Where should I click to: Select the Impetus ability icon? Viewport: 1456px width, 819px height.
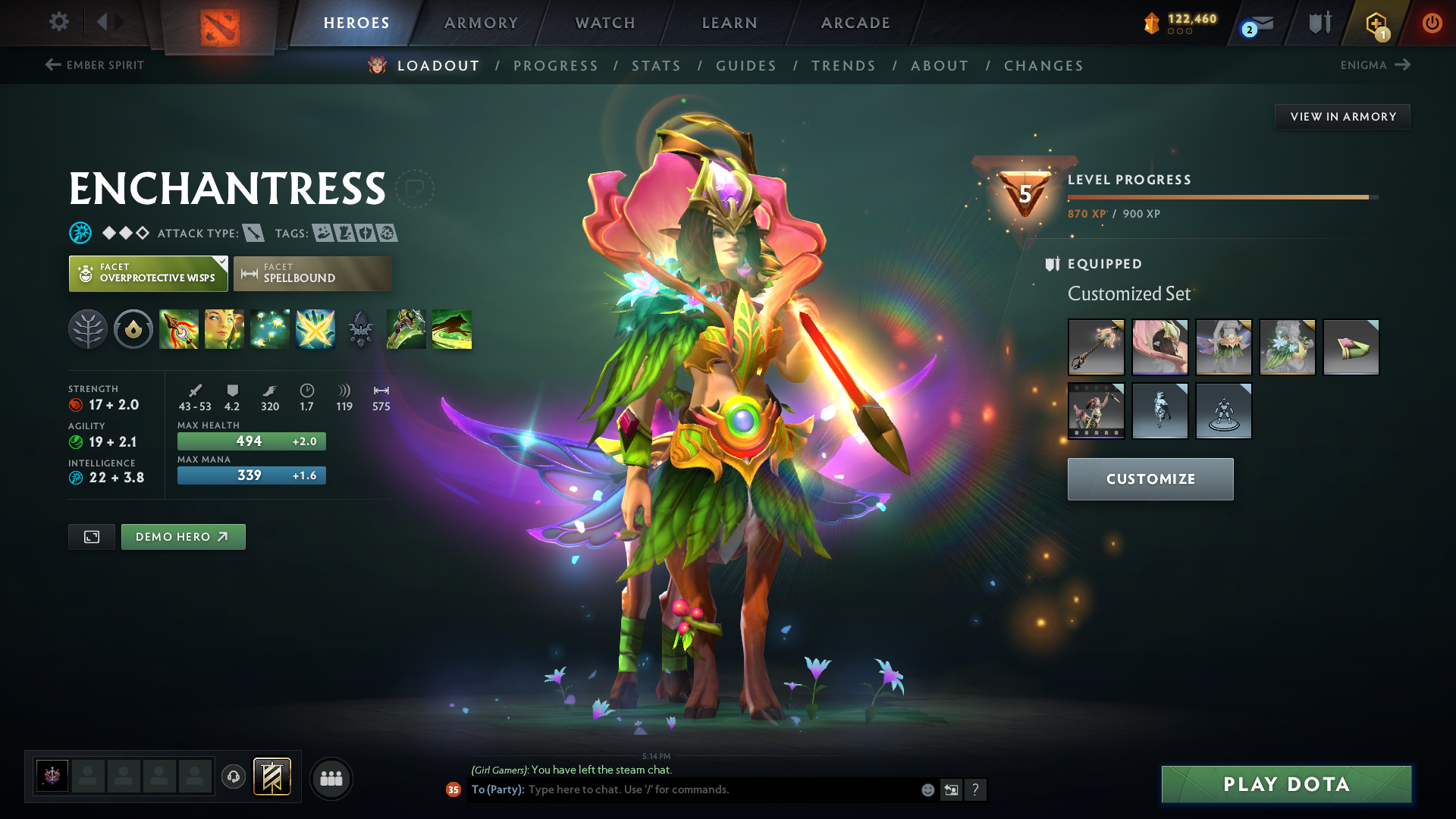coord(180,329)
